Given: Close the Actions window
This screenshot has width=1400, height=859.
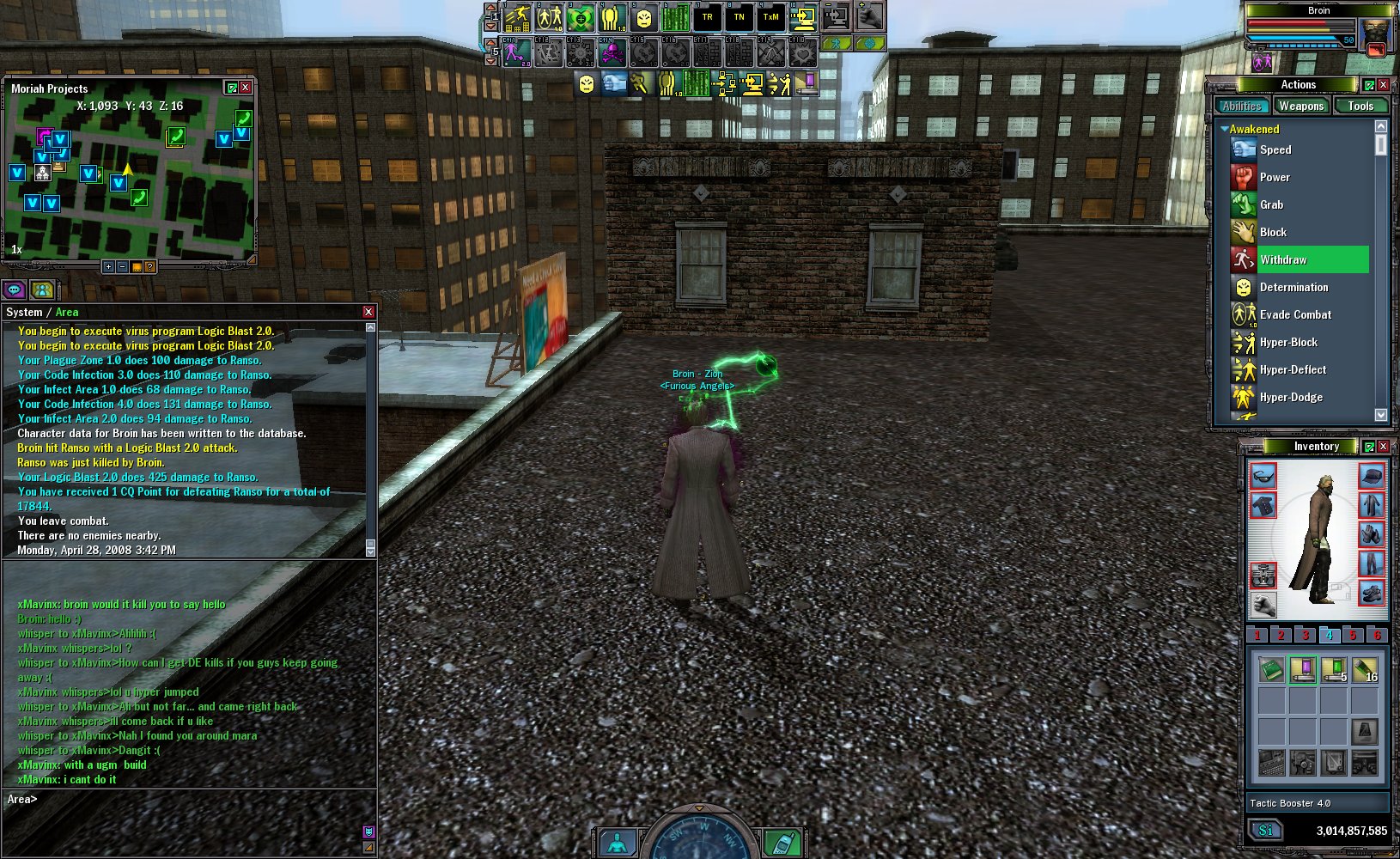Looking at the screenshot, I should tap(1383, 84).
